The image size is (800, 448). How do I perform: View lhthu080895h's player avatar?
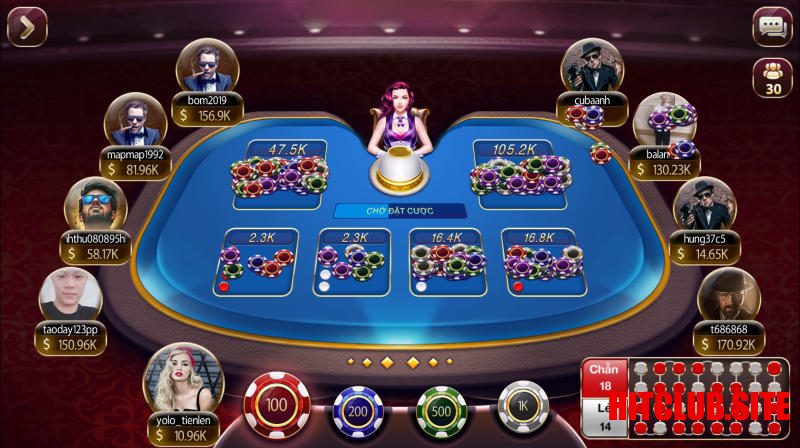click(x=95, y=207)
